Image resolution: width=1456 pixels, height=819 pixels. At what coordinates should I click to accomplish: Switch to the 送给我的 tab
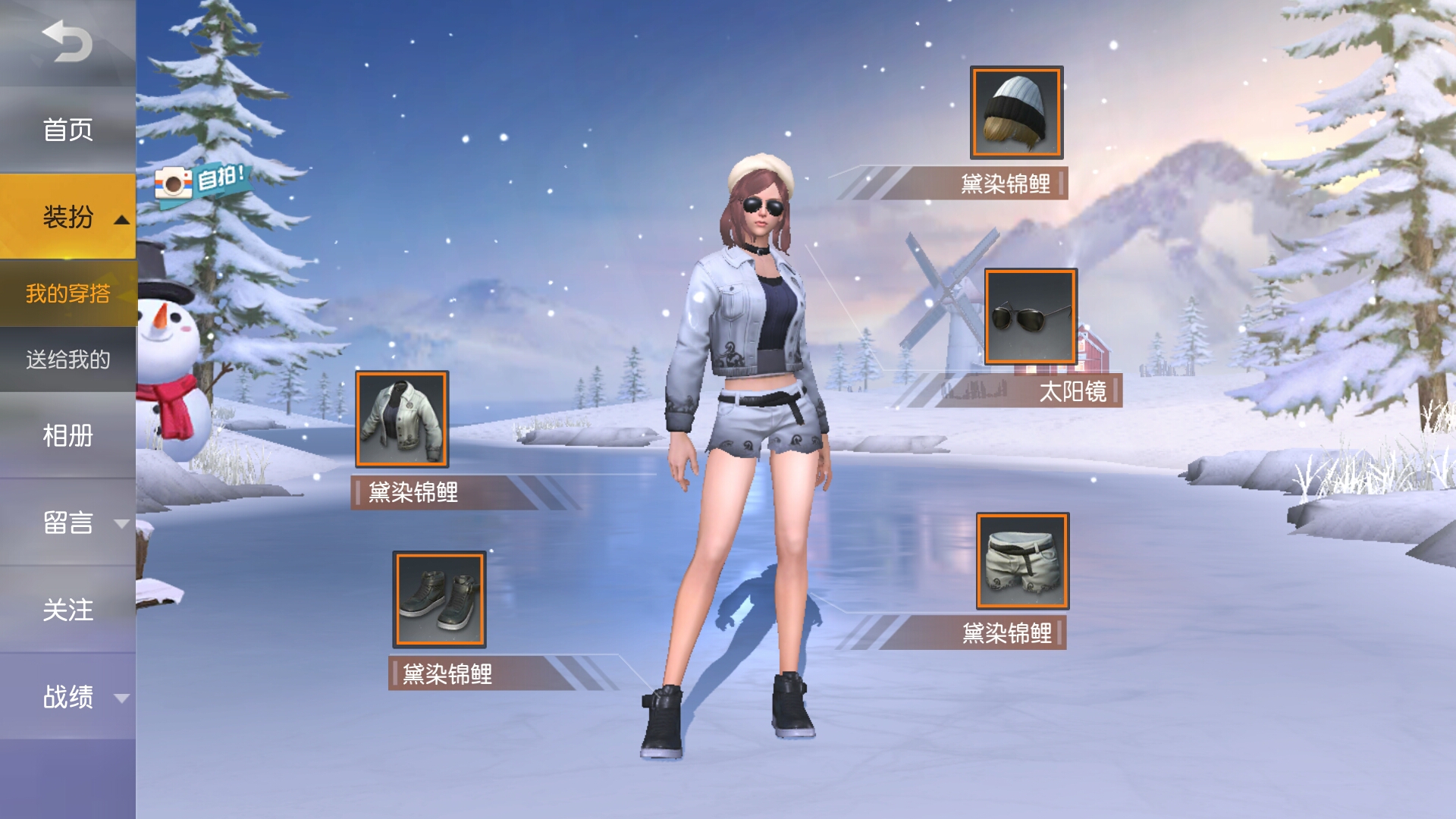67,362
